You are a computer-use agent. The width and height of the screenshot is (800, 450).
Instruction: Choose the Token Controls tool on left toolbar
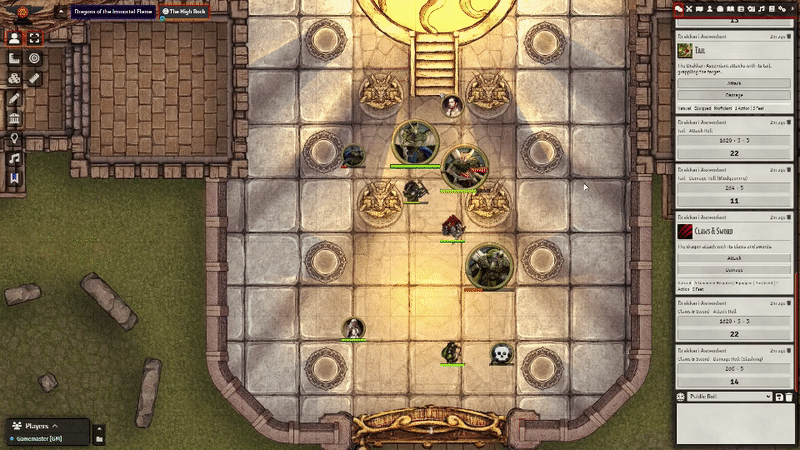[x=14, y=38]
